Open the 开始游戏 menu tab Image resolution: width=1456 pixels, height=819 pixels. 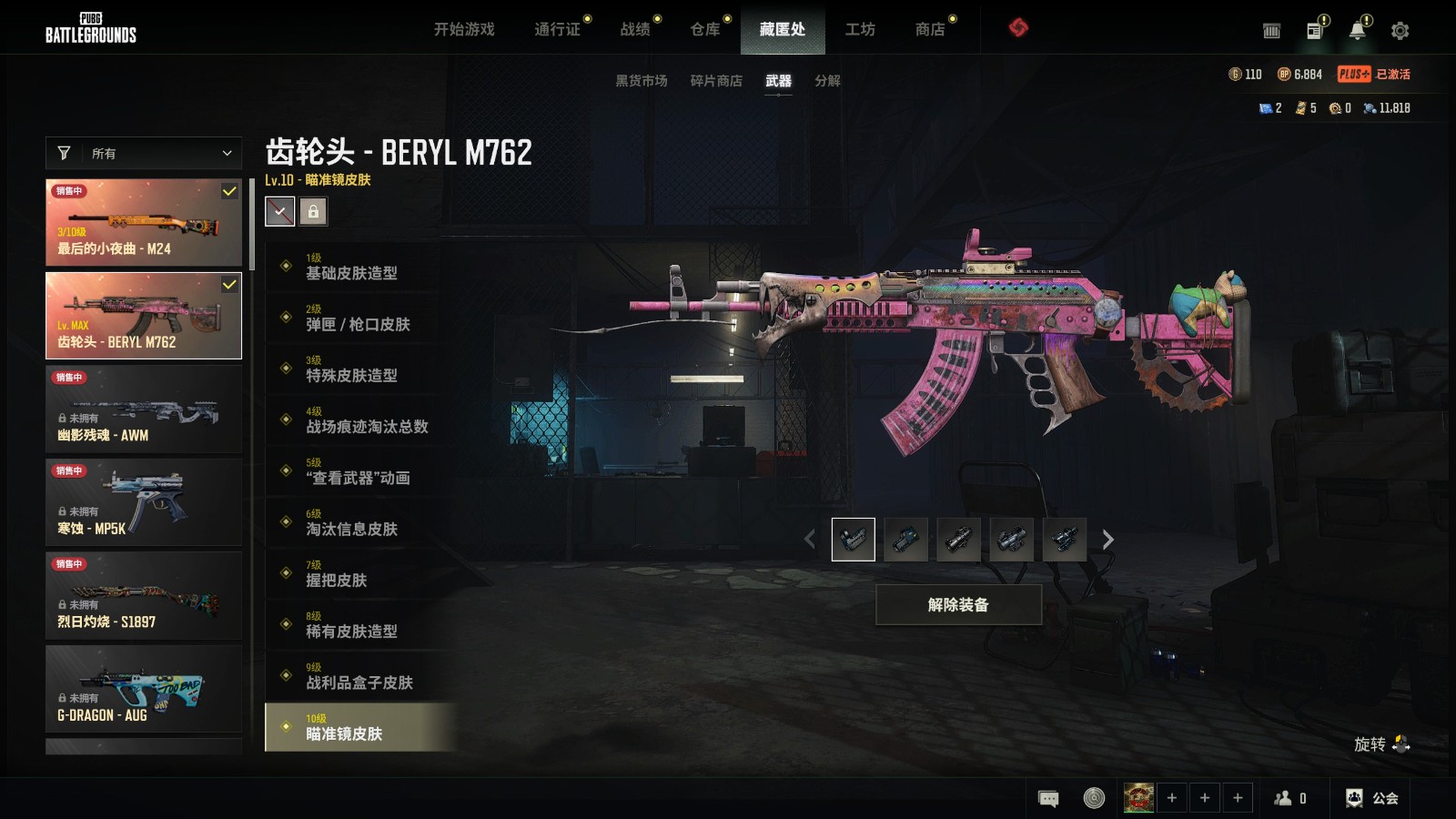point(464,29)
